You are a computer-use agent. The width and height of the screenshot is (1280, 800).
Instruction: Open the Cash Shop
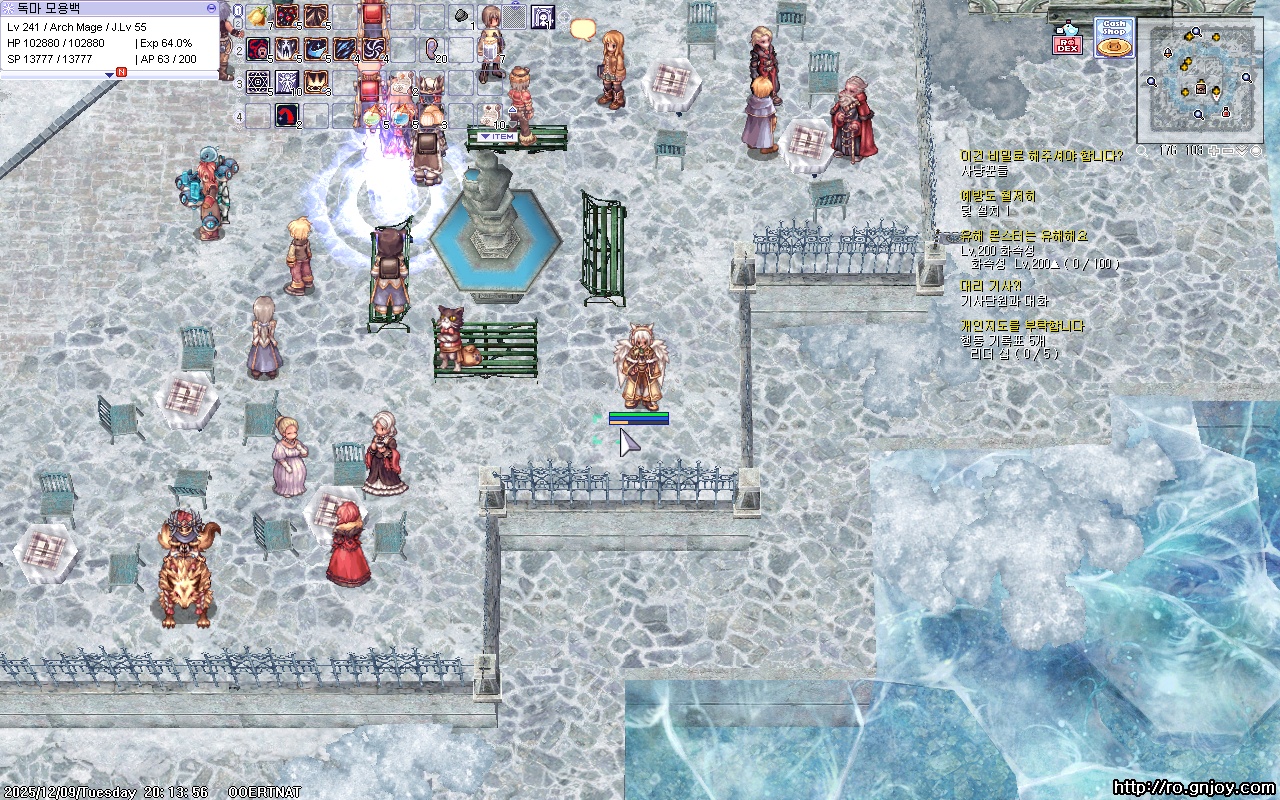(x=1113, y=37)
